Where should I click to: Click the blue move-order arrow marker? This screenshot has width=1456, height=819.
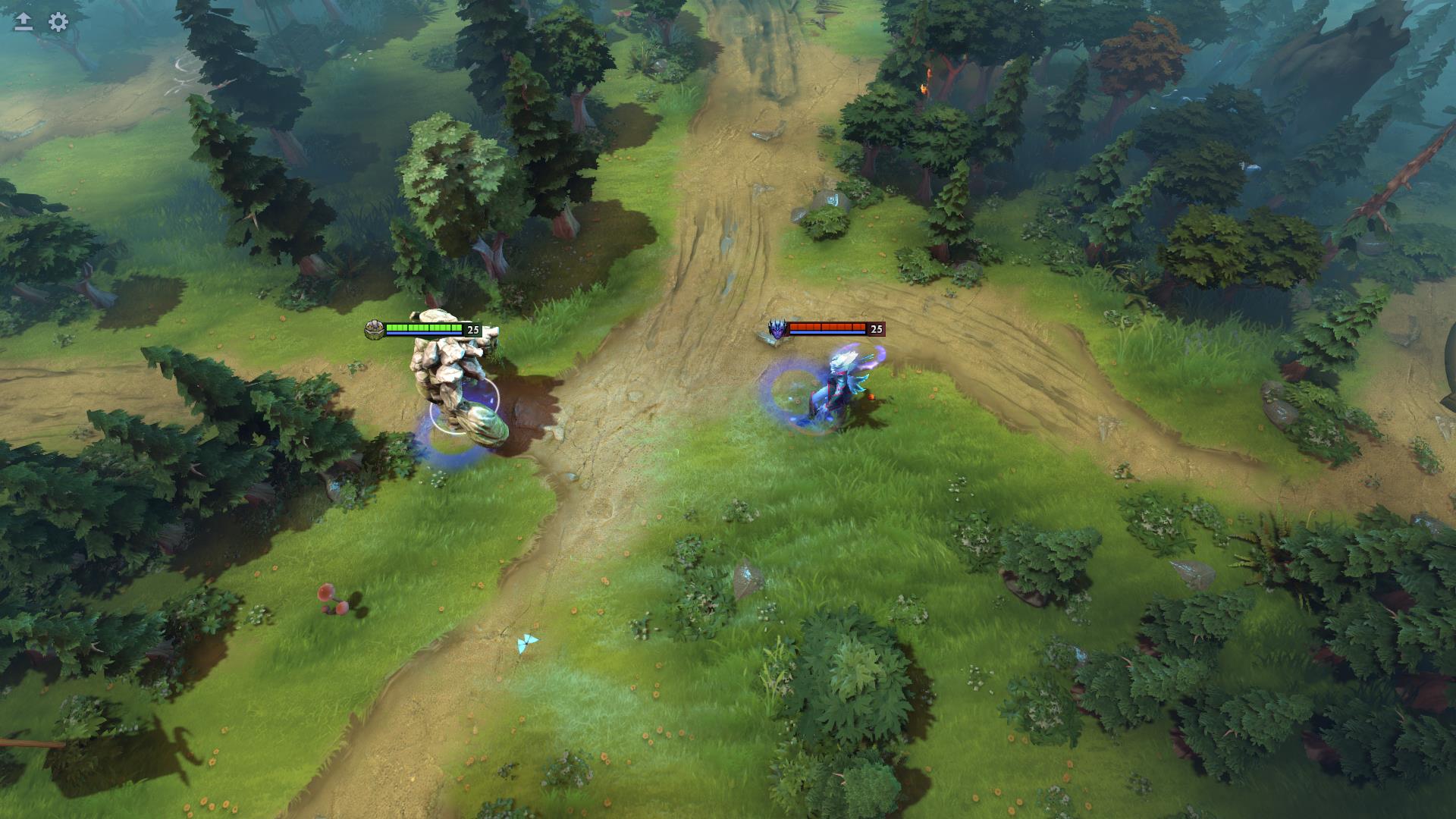point(526,642)
